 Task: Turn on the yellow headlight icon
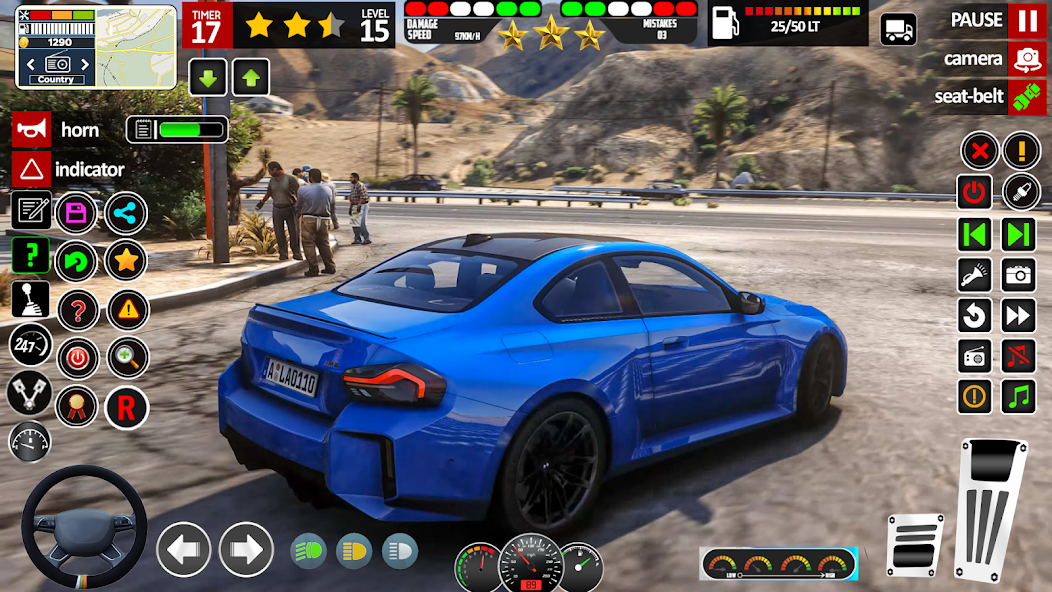point(353,550)
